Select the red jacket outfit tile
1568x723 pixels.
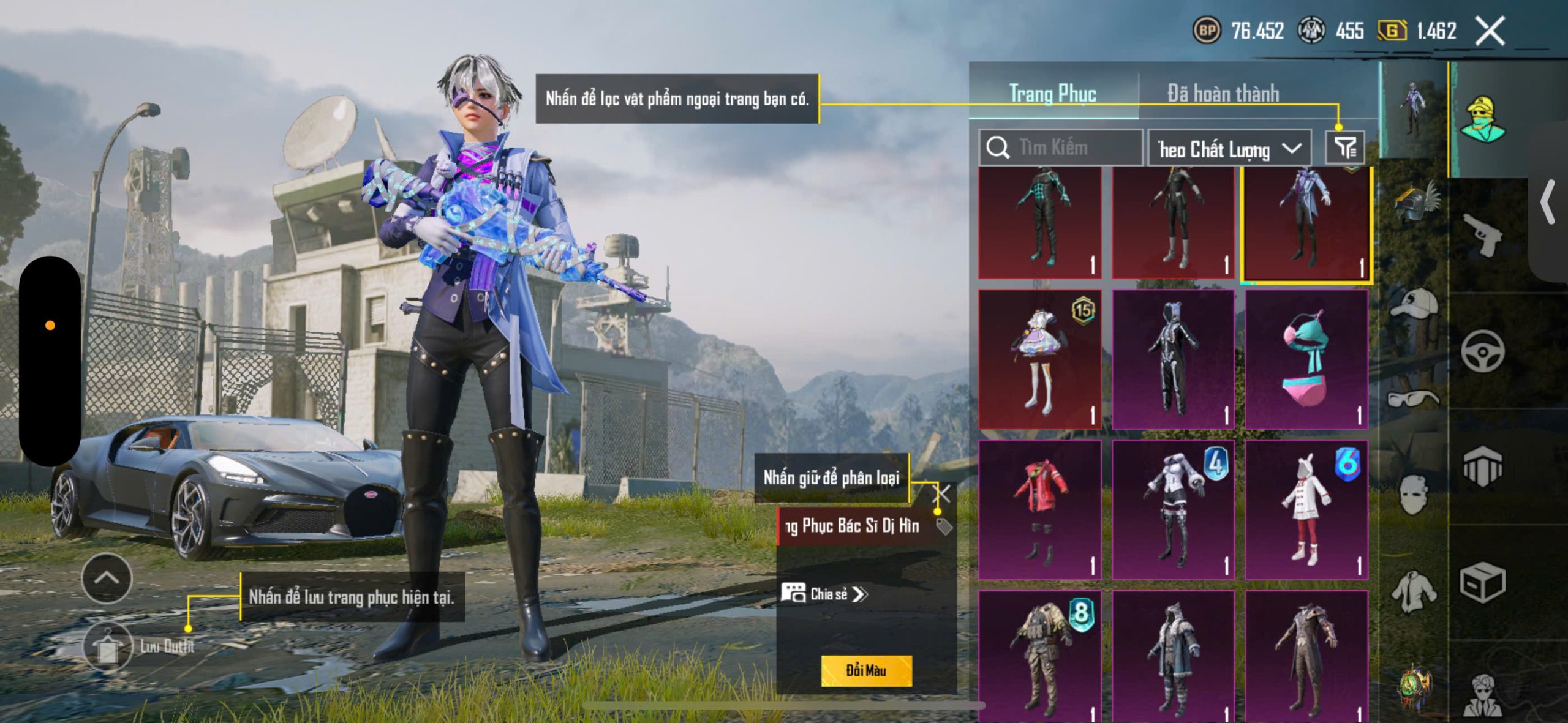(1040, 509)
